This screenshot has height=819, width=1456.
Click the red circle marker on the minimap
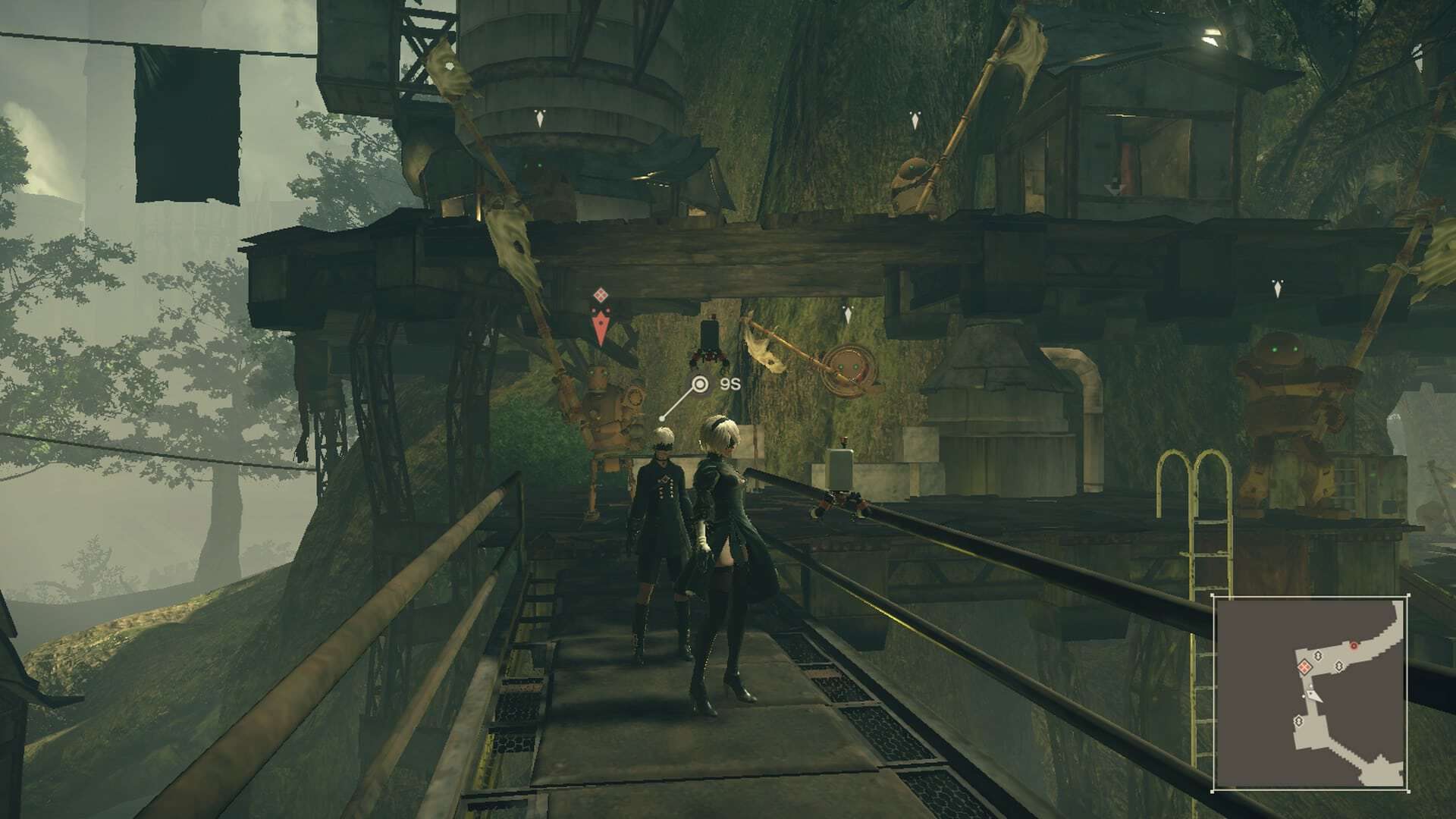pyautogui.click(x=1354, y=645)
